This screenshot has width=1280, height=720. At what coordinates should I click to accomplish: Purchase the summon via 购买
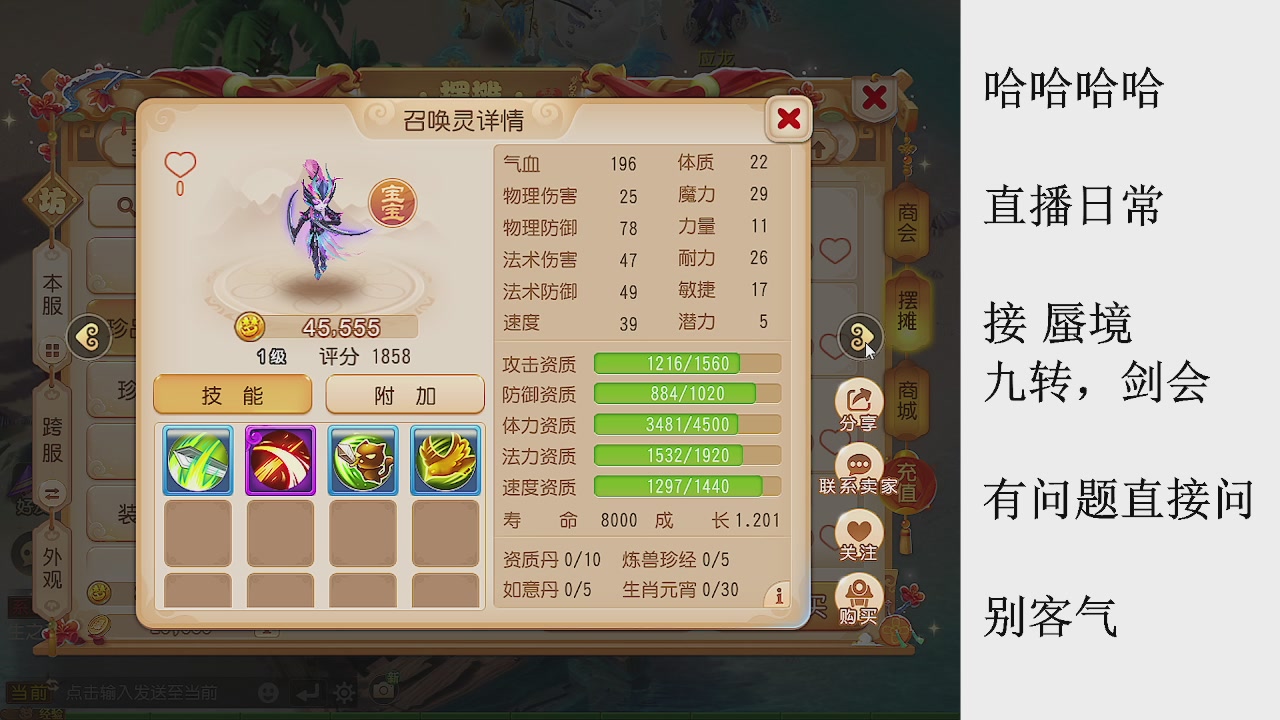(857, 591)
